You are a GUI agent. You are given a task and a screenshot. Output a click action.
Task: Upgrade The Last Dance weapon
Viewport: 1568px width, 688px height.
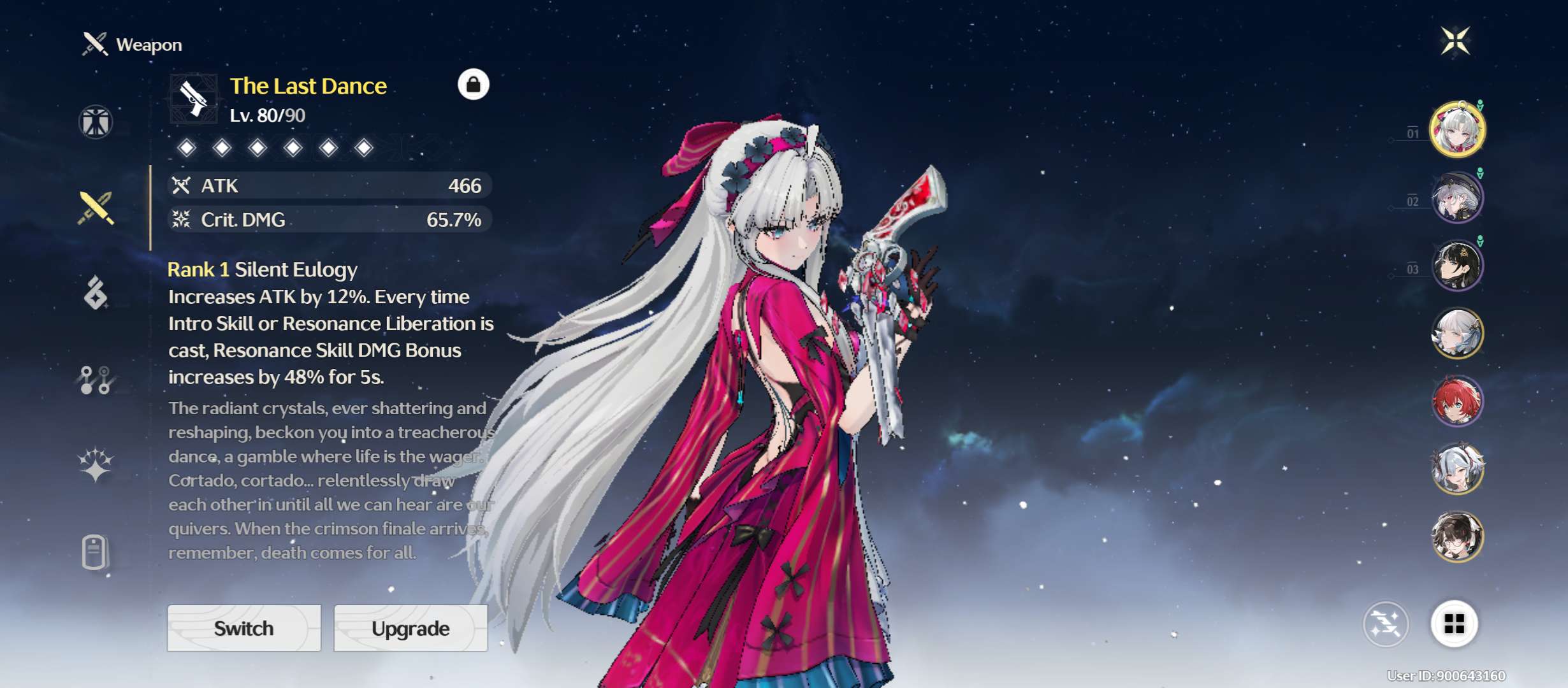coord(410,628)
